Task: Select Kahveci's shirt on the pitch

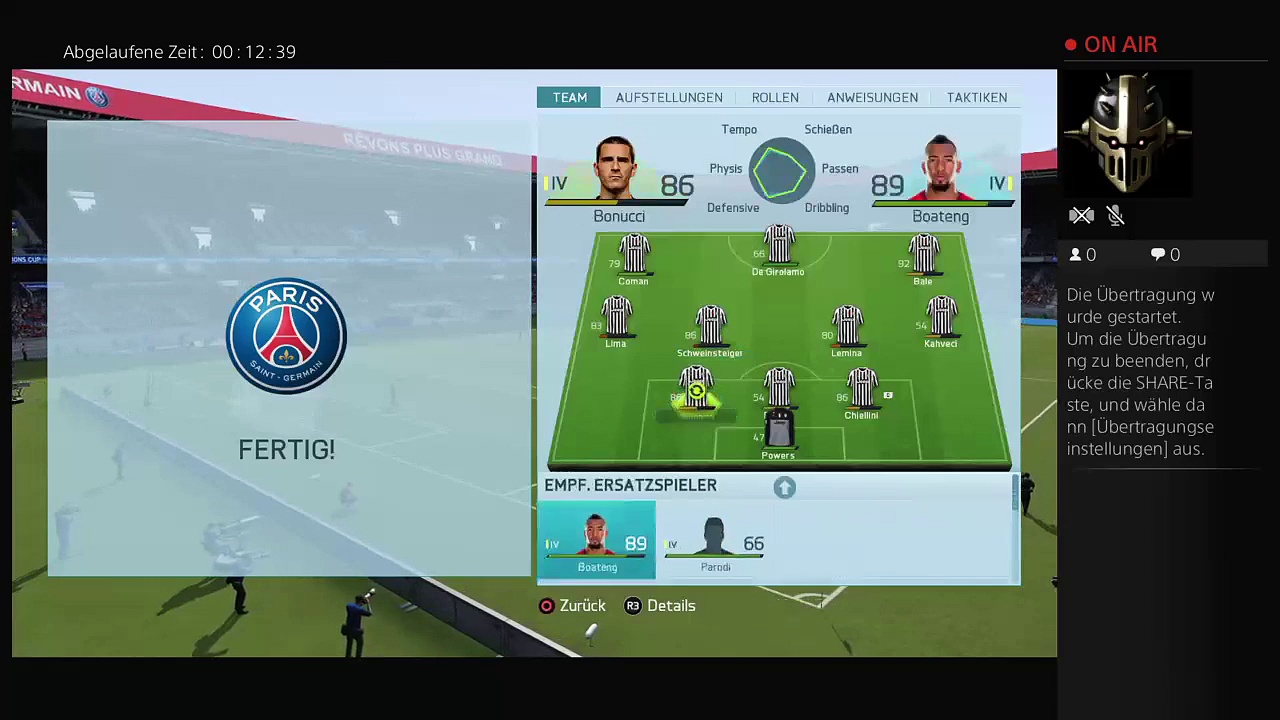Action: pyautogui.click(x=940, y=320)
